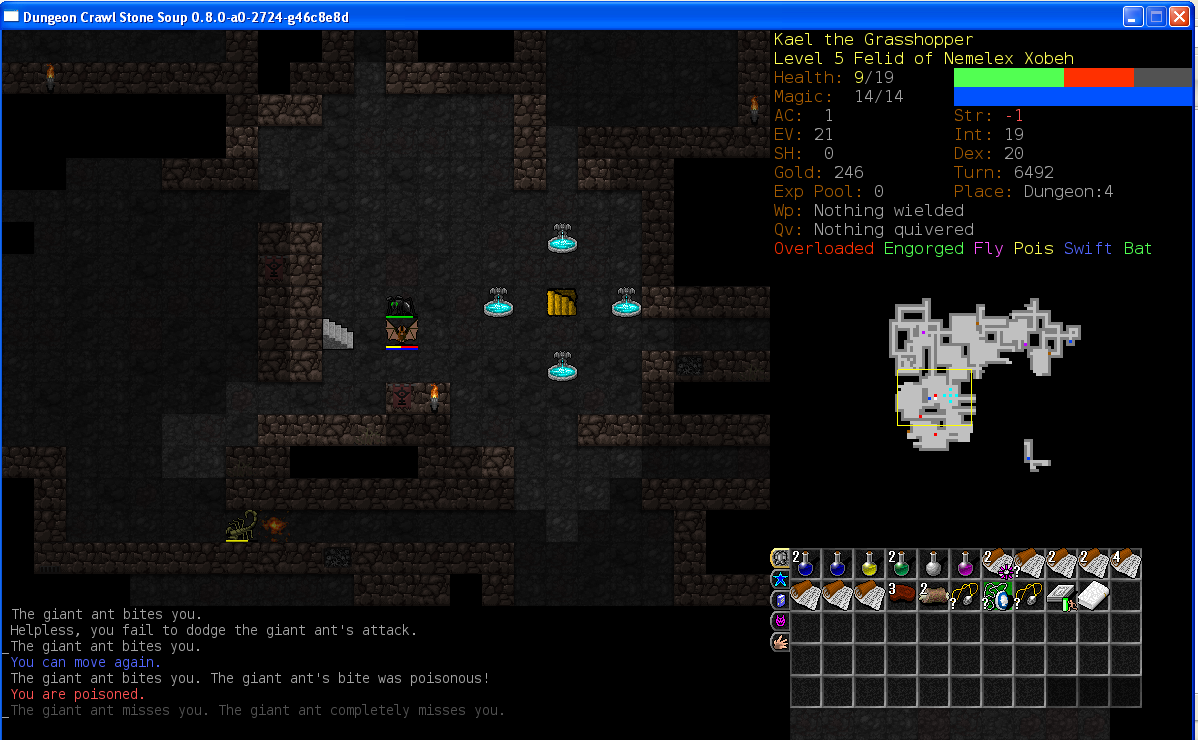Choose the green-highlighted amulet
Screen dimensions: 1198x740
point(998,596)
